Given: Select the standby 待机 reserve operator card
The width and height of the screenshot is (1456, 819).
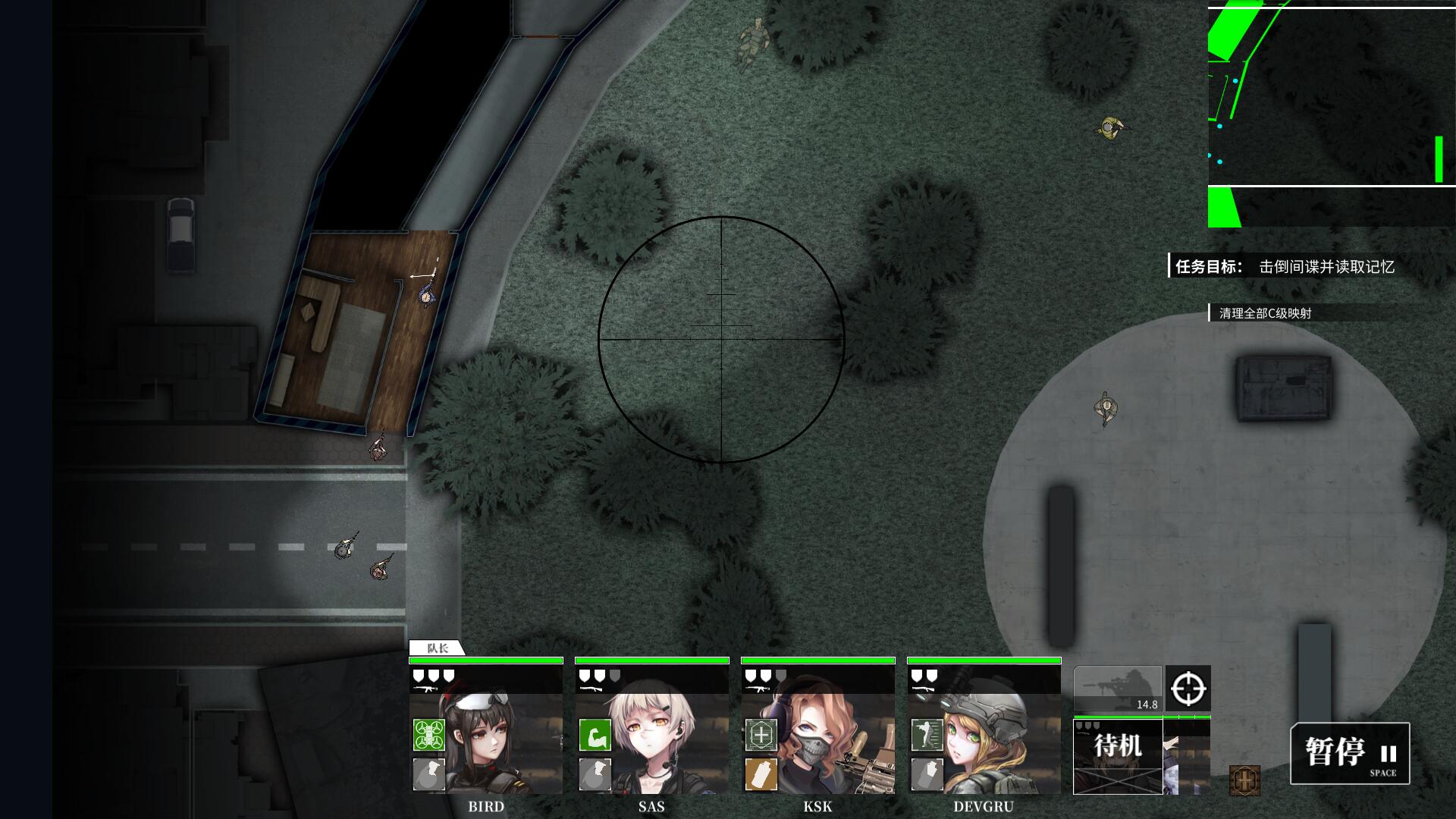Looking at the screenshot, I should pos(1118,756).
